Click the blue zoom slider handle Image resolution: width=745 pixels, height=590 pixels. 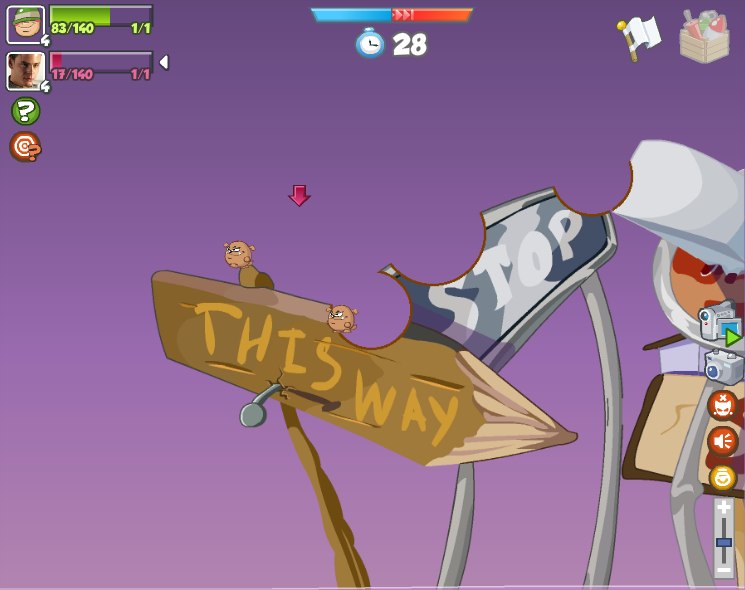pyautogui.click(x=723, y=542)
